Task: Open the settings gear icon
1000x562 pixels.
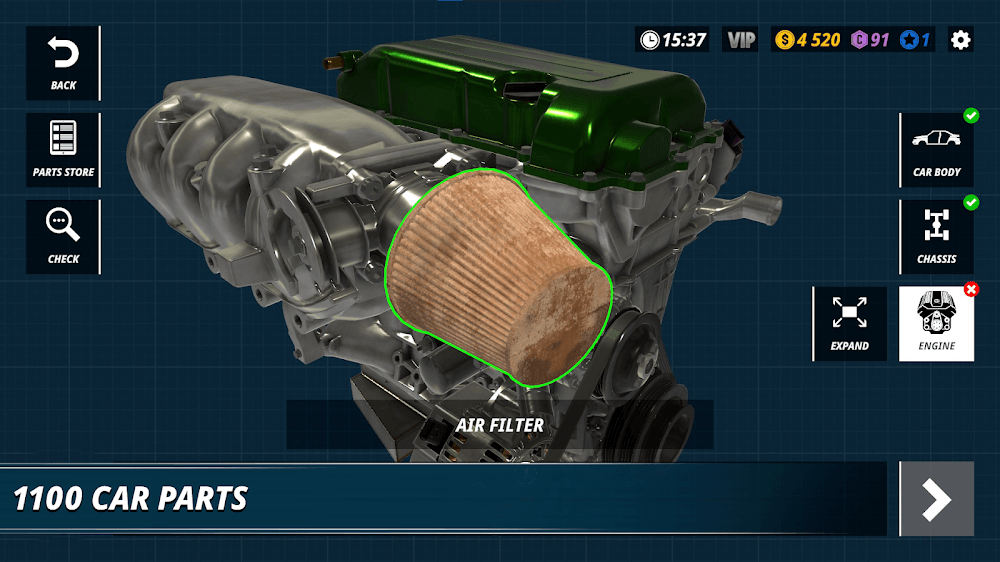Action: tap(960, 40)
